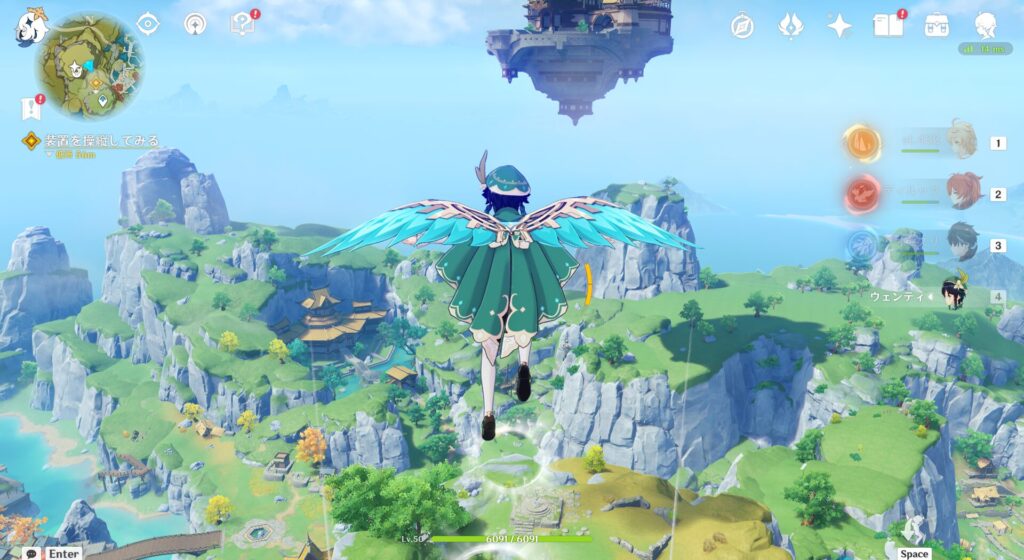Open the character profile silhouette icon

(986, 25)
